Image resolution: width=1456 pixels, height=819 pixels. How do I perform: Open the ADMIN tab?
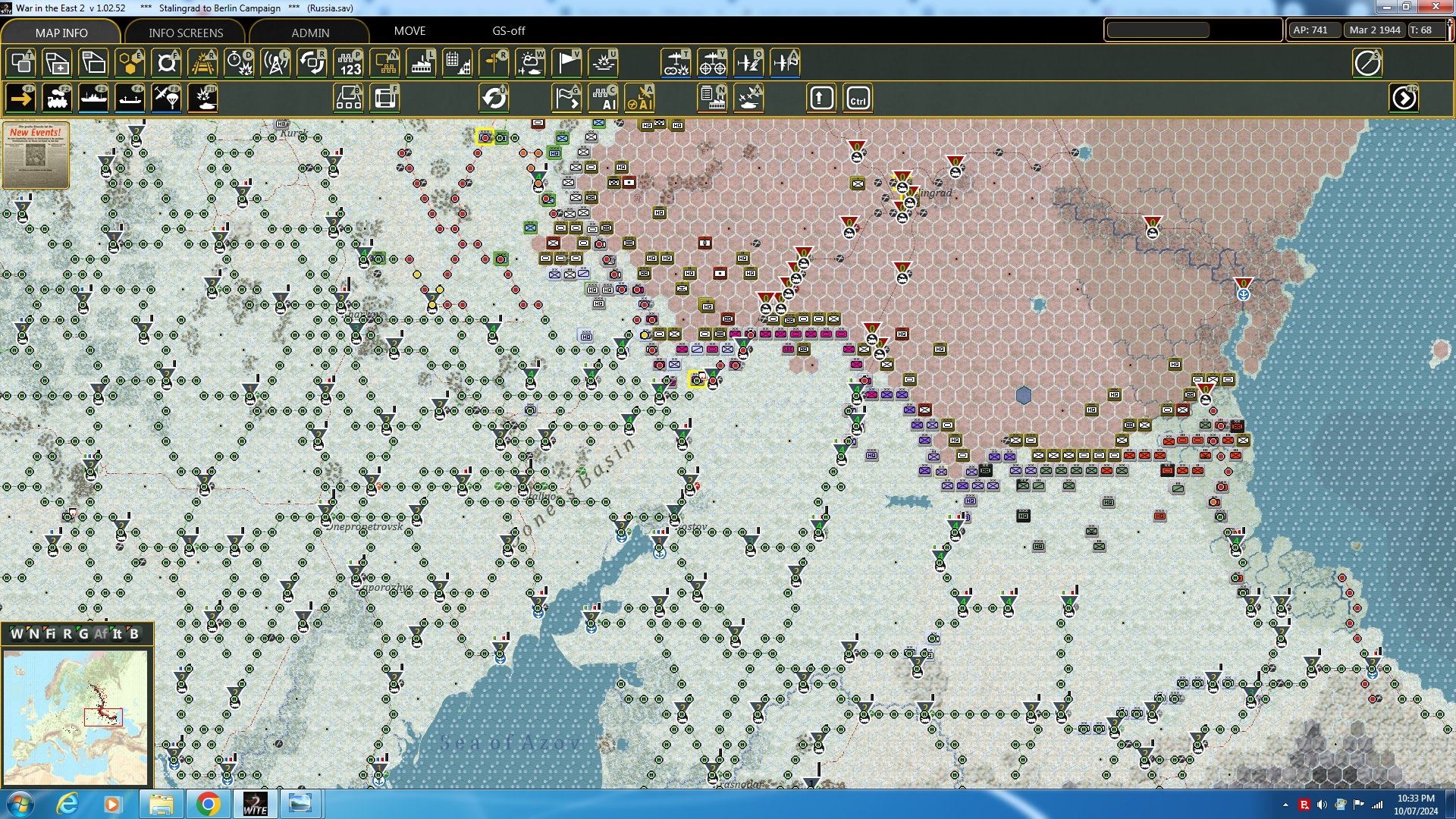[311, 33]
